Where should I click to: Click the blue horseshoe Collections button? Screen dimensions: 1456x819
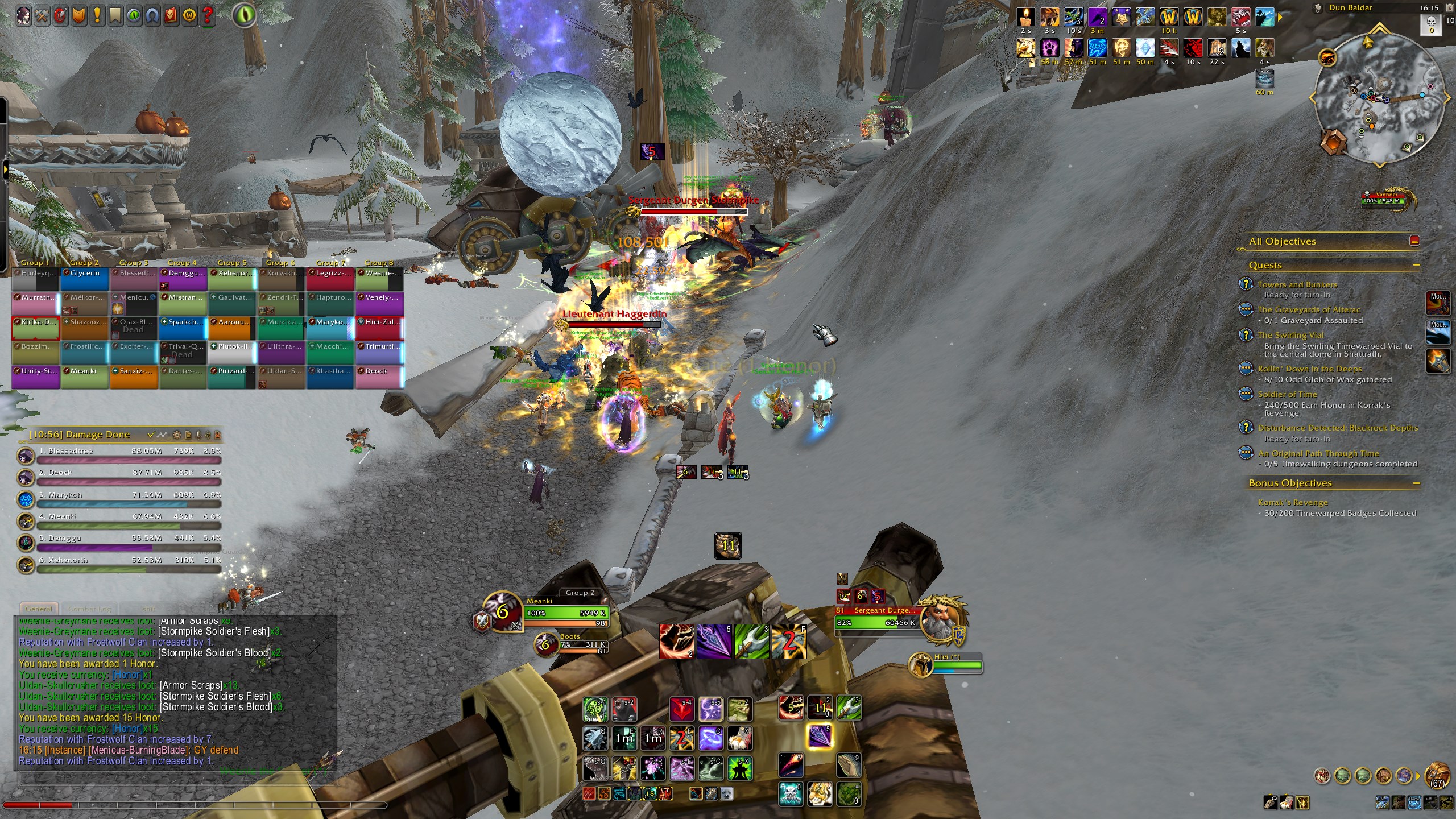click(152, 15)
